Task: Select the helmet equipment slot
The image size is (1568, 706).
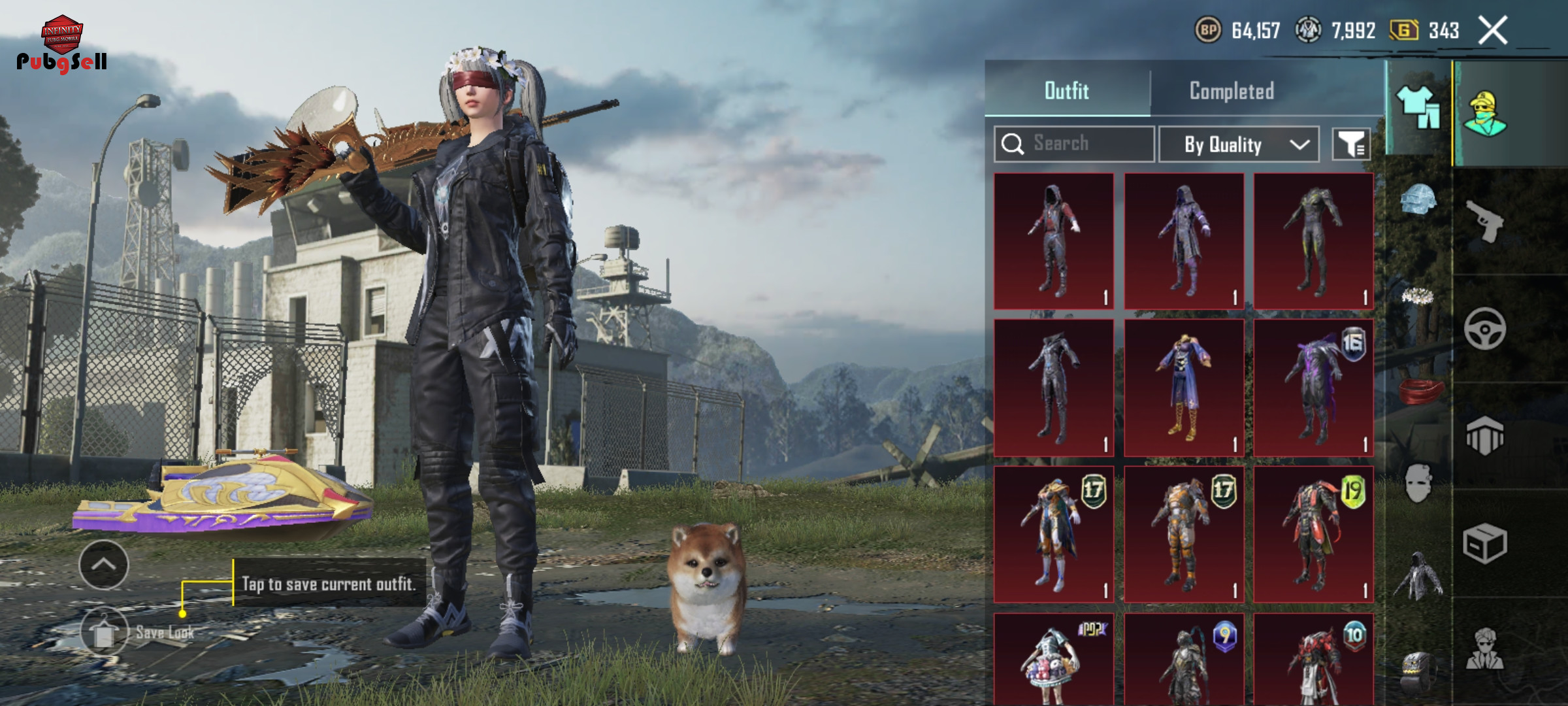Action: (x=1418, y=199)
